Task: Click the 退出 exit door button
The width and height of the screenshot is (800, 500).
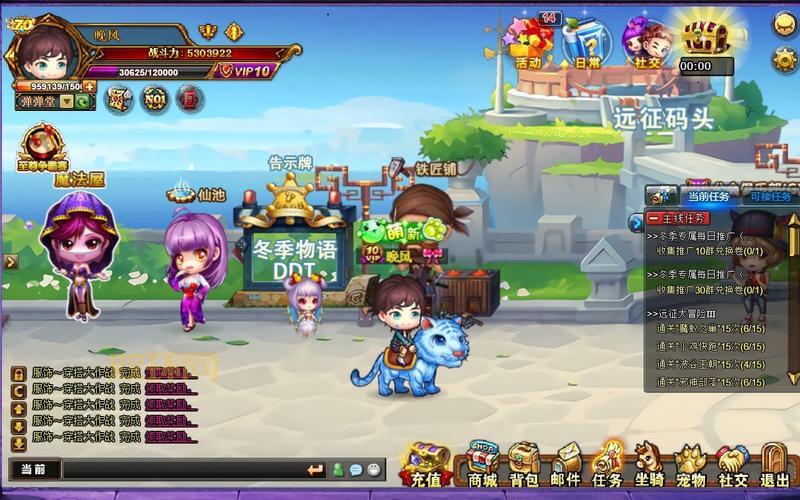Action: tap(774, 463)
